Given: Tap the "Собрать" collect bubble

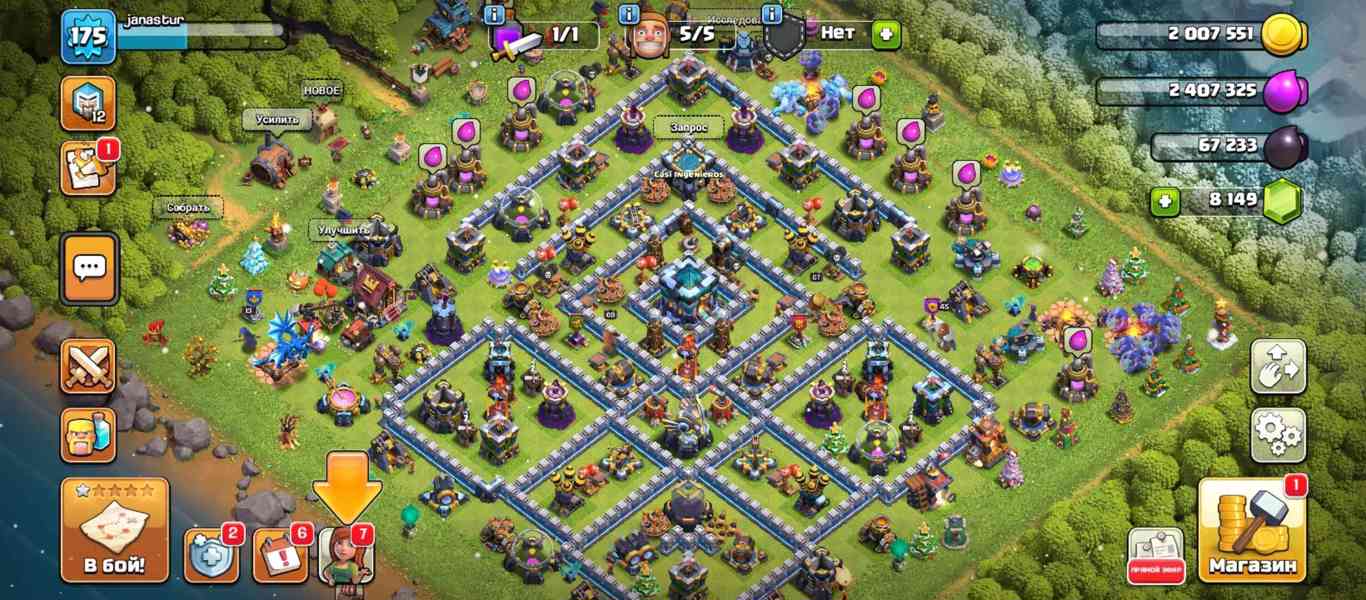Looking at the screenshot, I should [x=188, y=208].
